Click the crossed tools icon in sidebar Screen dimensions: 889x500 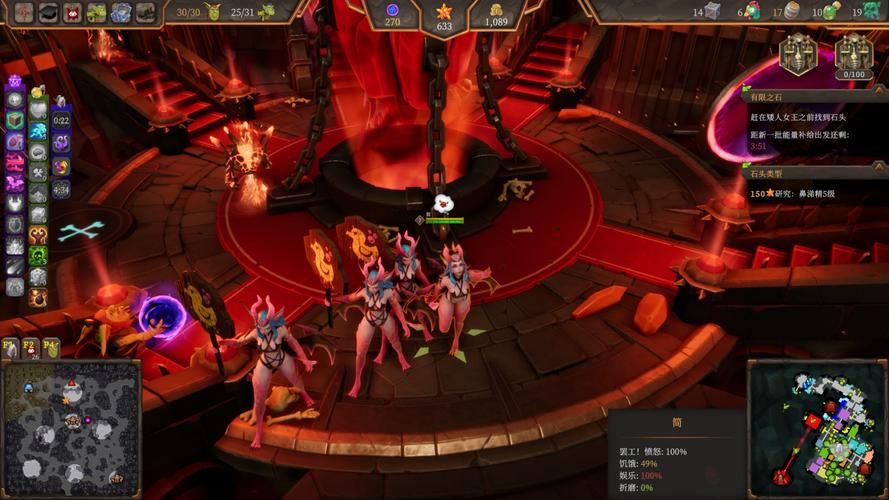(x=37, y=173)
